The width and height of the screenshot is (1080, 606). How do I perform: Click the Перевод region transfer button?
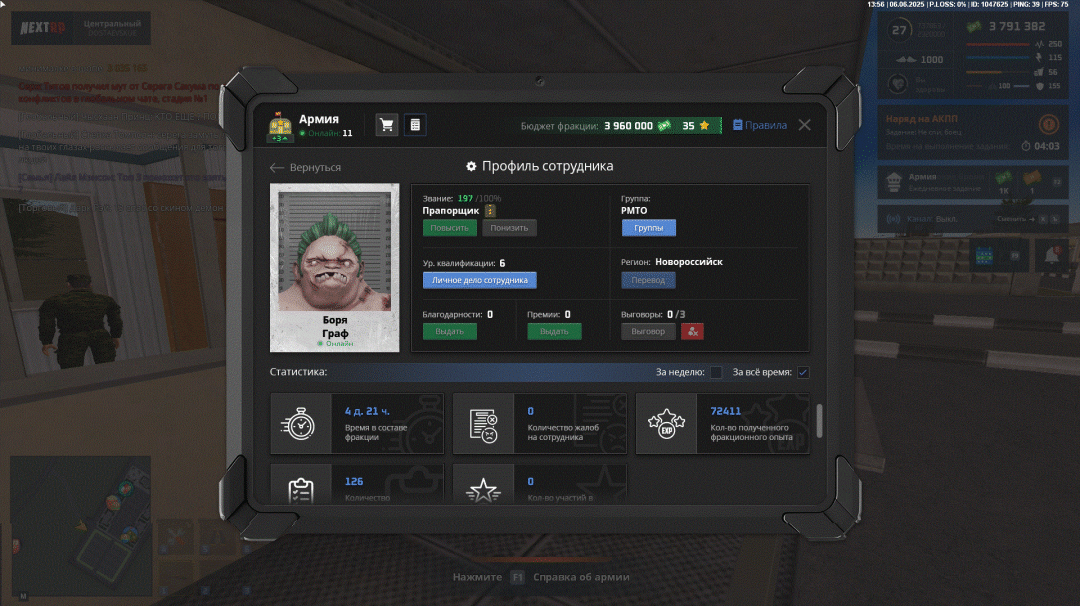coord(648,280)
